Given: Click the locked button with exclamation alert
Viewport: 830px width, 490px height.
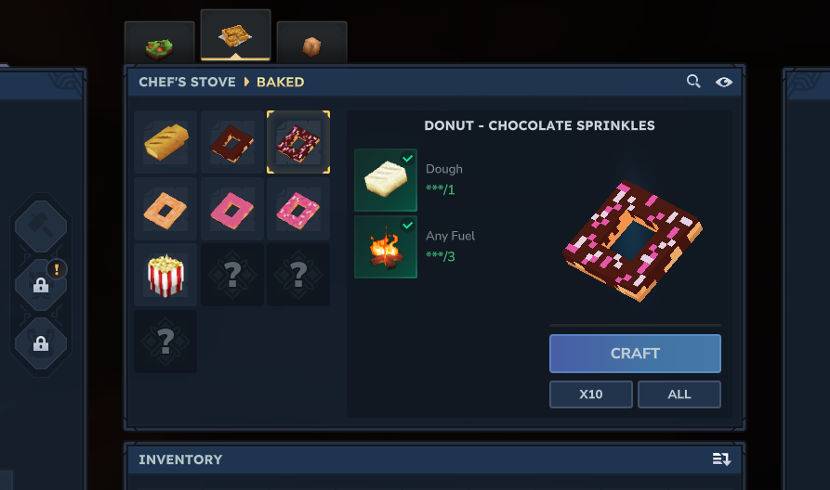Looking at the screenshot, I should click(41, 285).
